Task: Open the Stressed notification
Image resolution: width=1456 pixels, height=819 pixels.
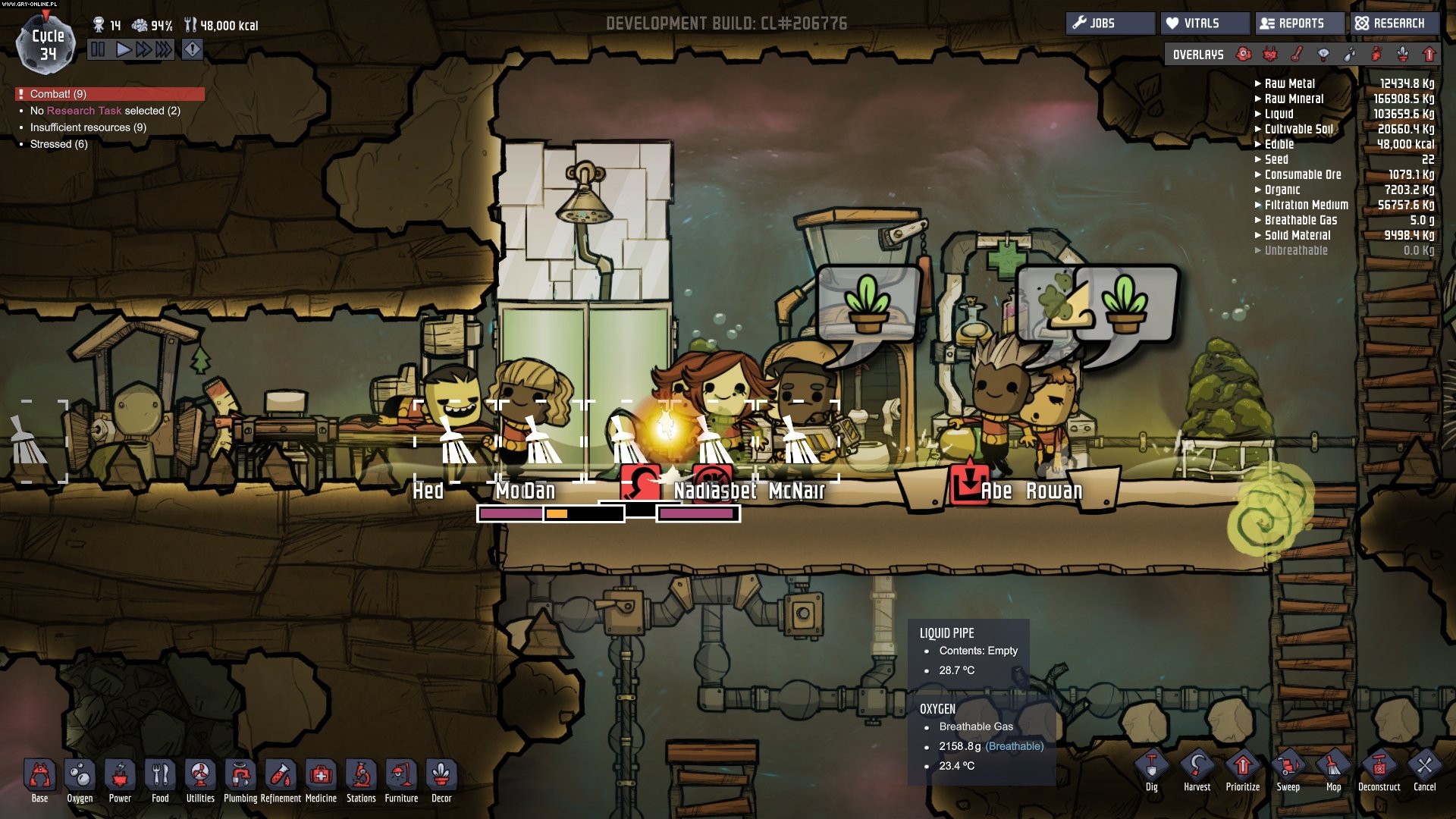Action: [58, 144]
